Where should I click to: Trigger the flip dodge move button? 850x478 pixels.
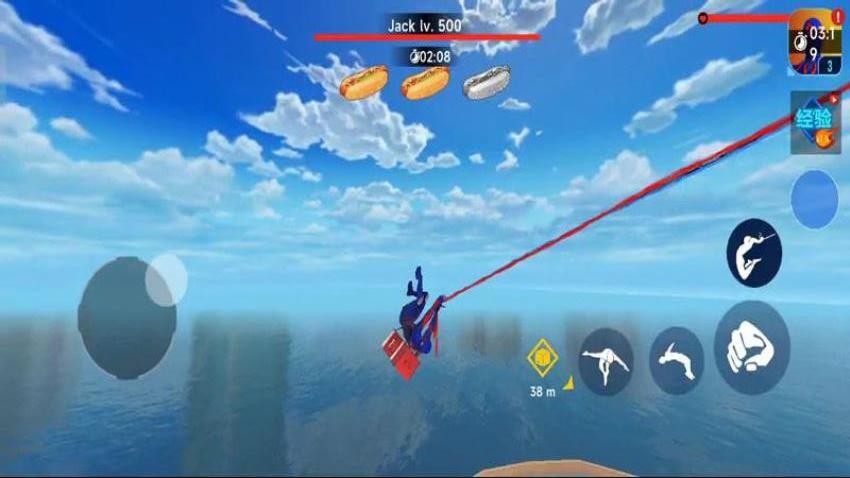pyautogui.click(x=677, y=360)
